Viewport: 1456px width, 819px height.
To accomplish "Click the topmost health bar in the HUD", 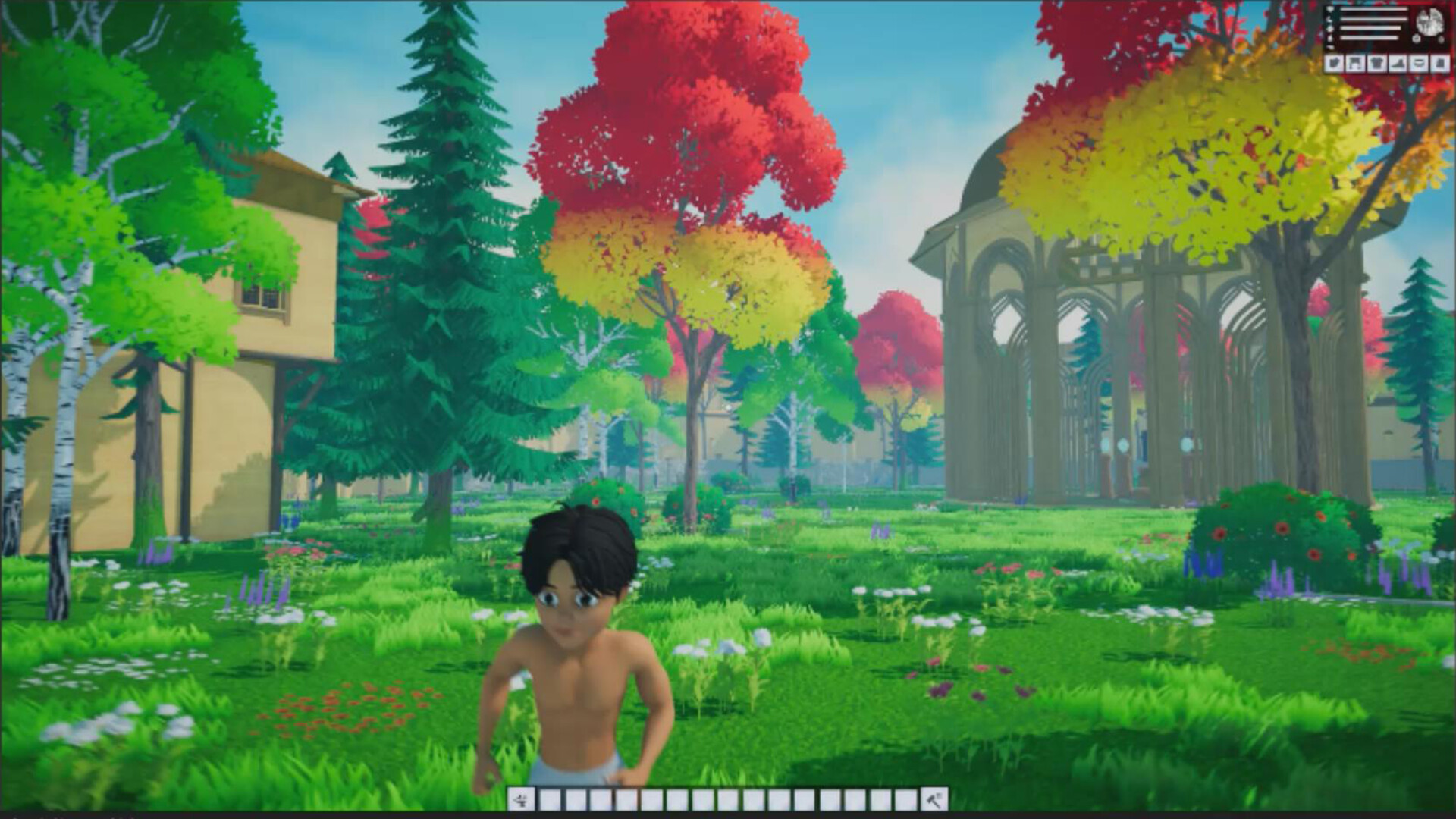I will 1374,9.
